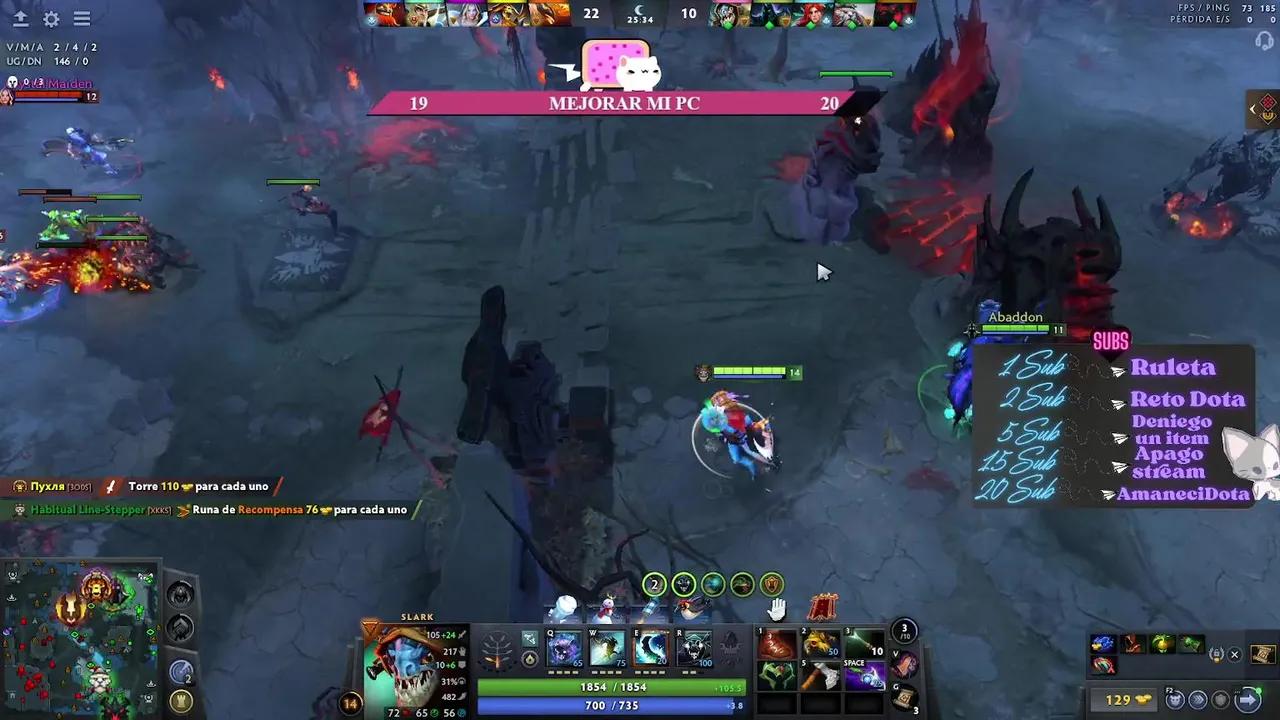Click the courier speed-burst chevron icon

point(1196,699)
